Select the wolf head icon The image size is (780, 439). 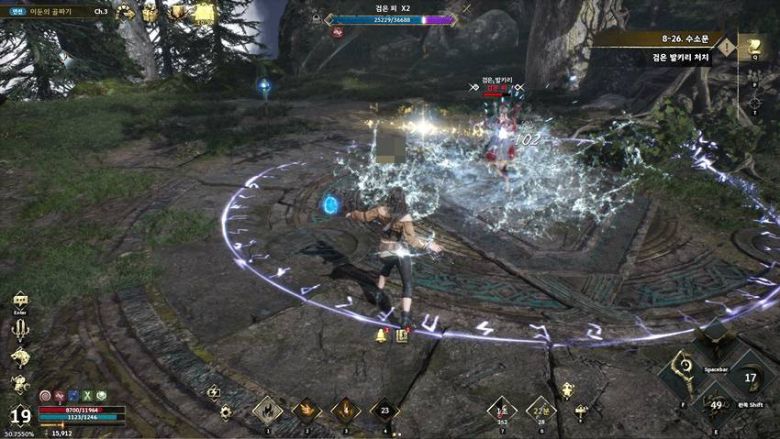20,356
